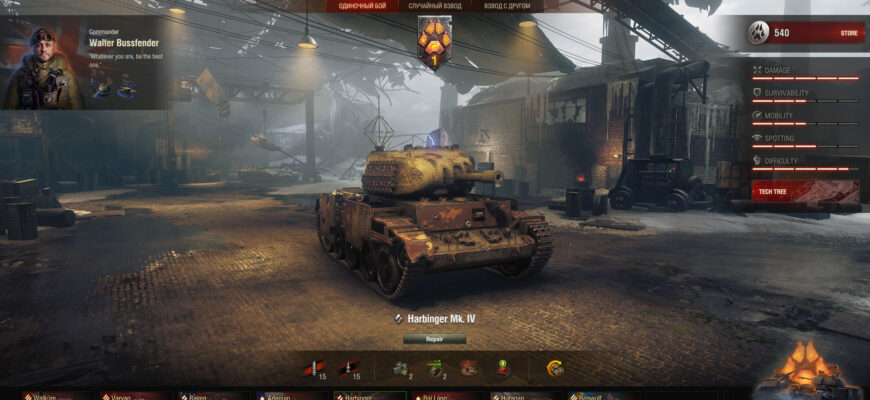Click the green medal consumable icon
This screenshot has height=400, width=870.
click(x=502, y=369)
